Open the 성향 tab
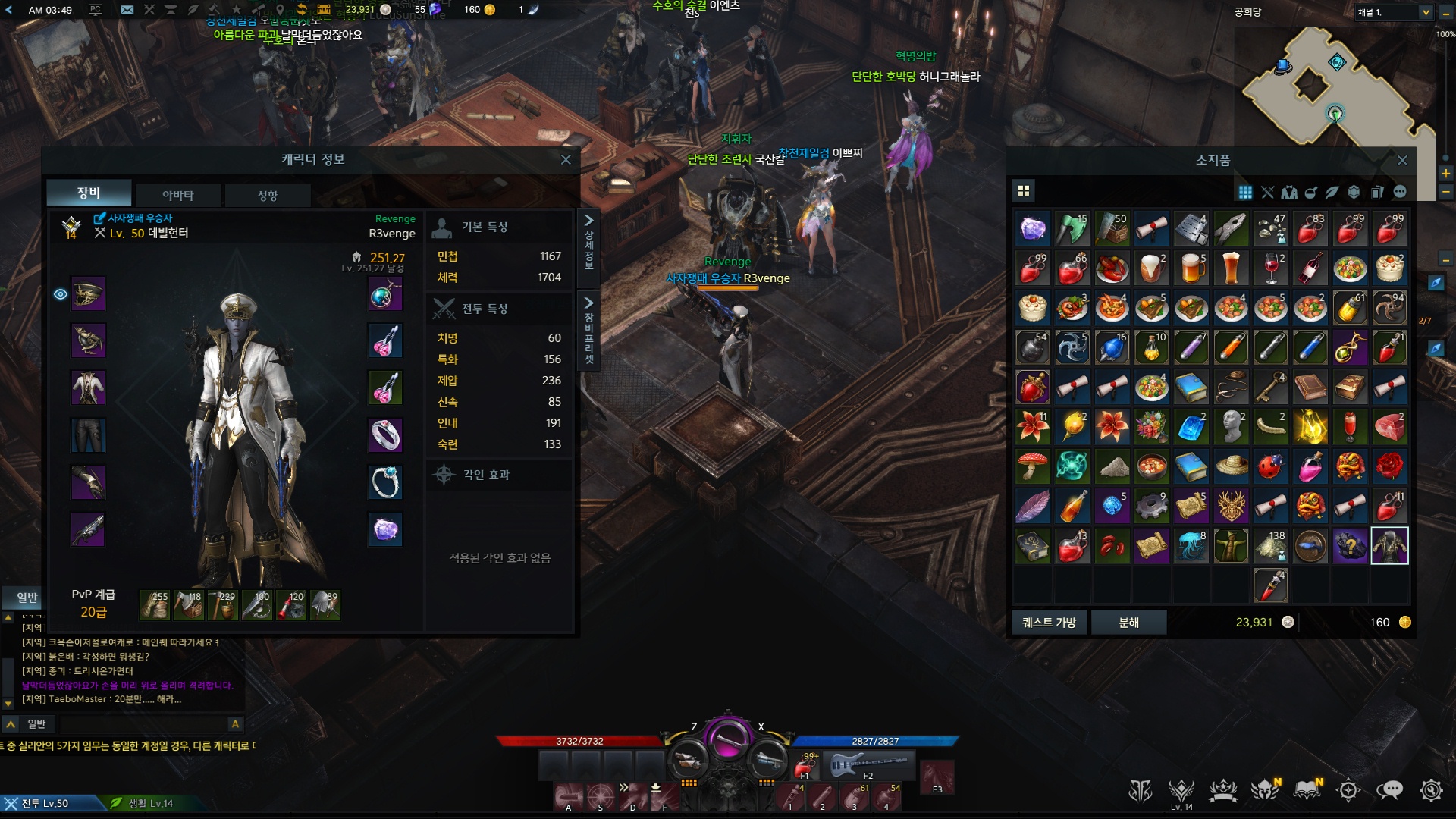This screenshot has height=819, width=1456. click(267, 195)
